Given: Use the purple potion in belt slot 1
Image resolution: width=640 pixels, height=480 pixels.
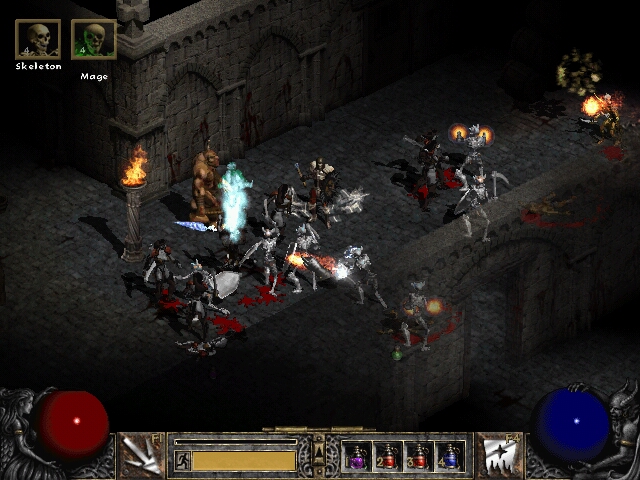Looking at the screenshot, I should coord(357,457).
